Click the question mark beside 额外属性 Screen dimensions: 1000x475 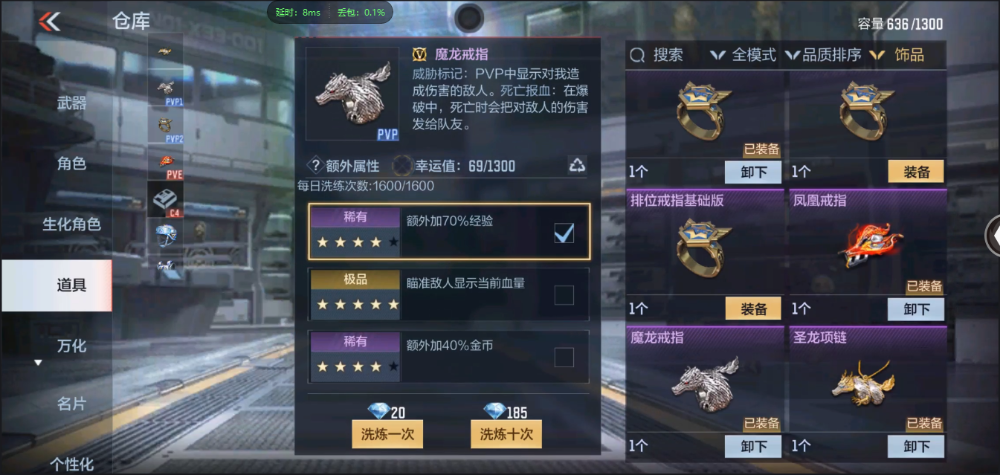(x=315, y=166)
